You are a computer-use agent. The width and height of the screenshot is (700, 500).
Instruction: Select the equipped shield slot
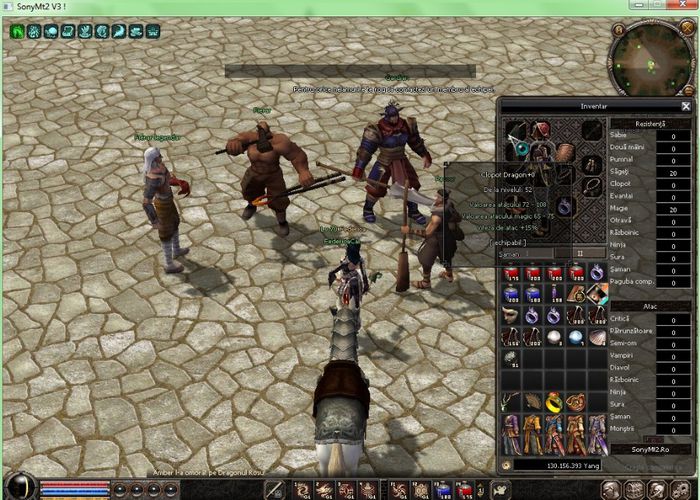tap(565, 152)
